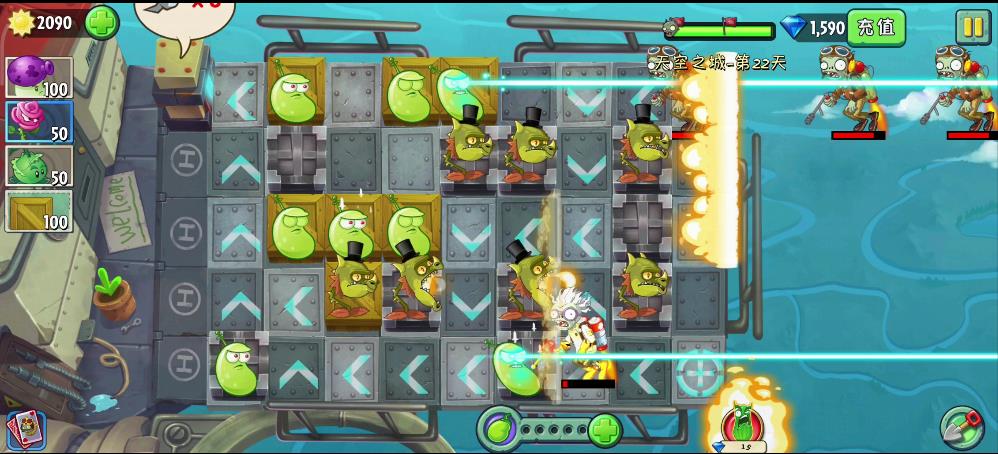This screenshot has height=454, width=998.
Task: Pick the green leafy plant seed packet
Action: [38, 166]
